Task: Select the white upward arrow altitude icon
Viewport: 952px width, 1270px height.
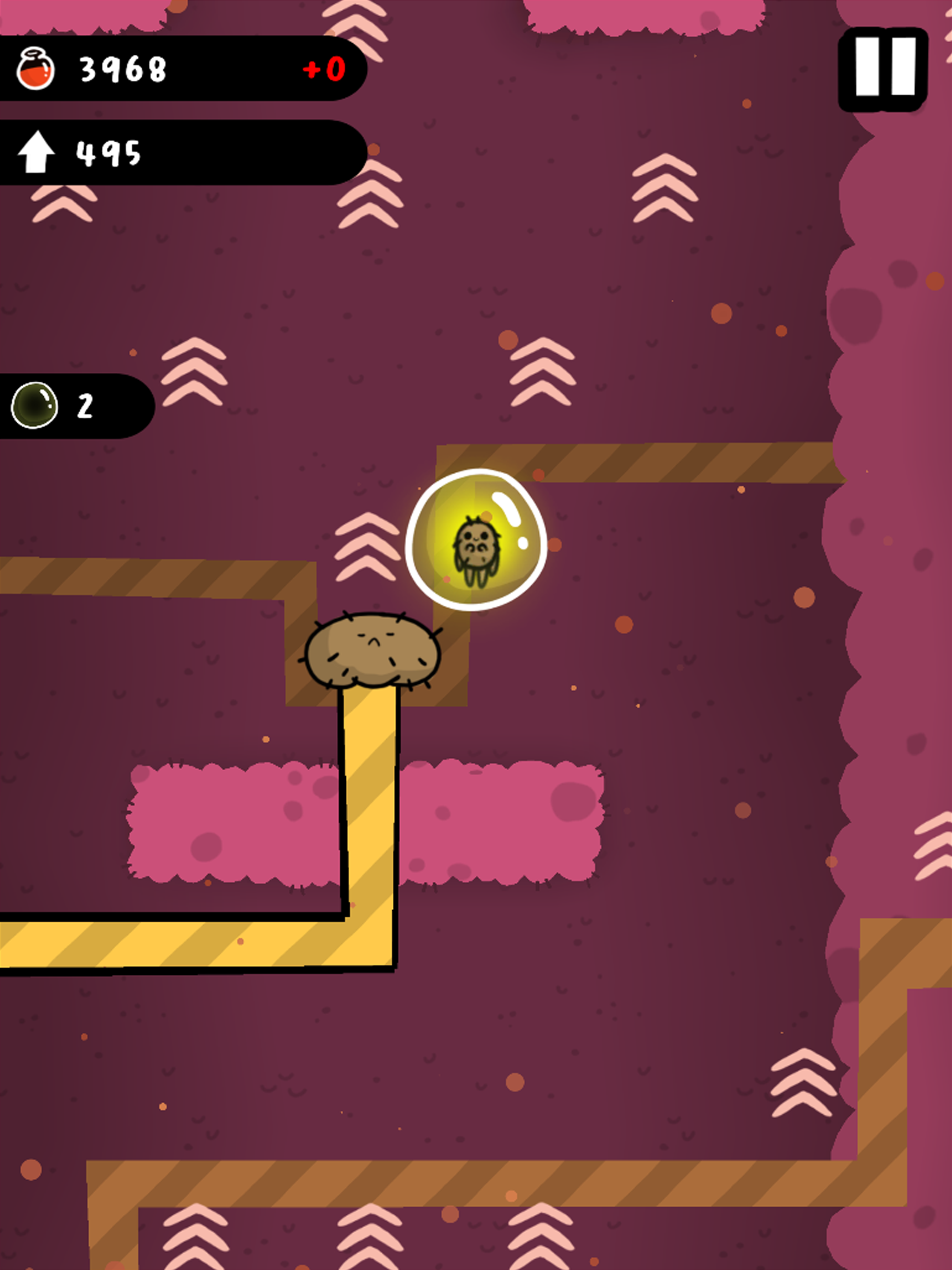Action: coord(36,152)
